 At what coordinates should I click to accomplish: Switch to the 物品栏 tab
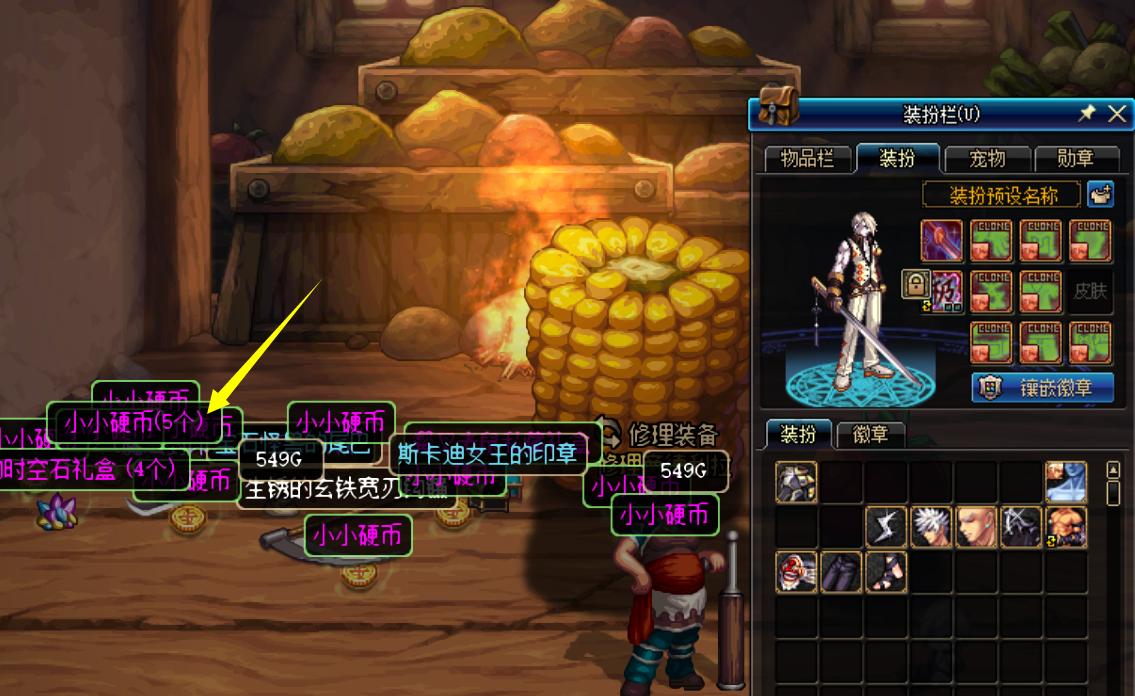point(807,158)
